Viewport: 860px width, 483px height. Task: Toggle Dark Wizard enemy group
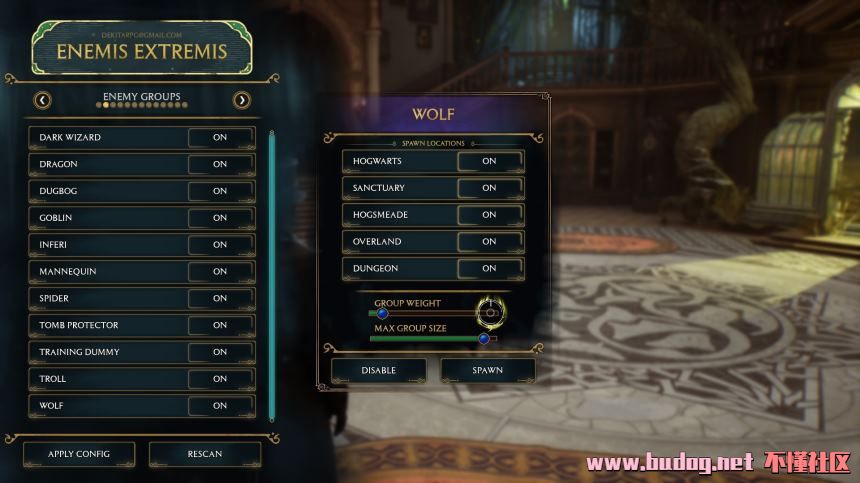point(220,137)
